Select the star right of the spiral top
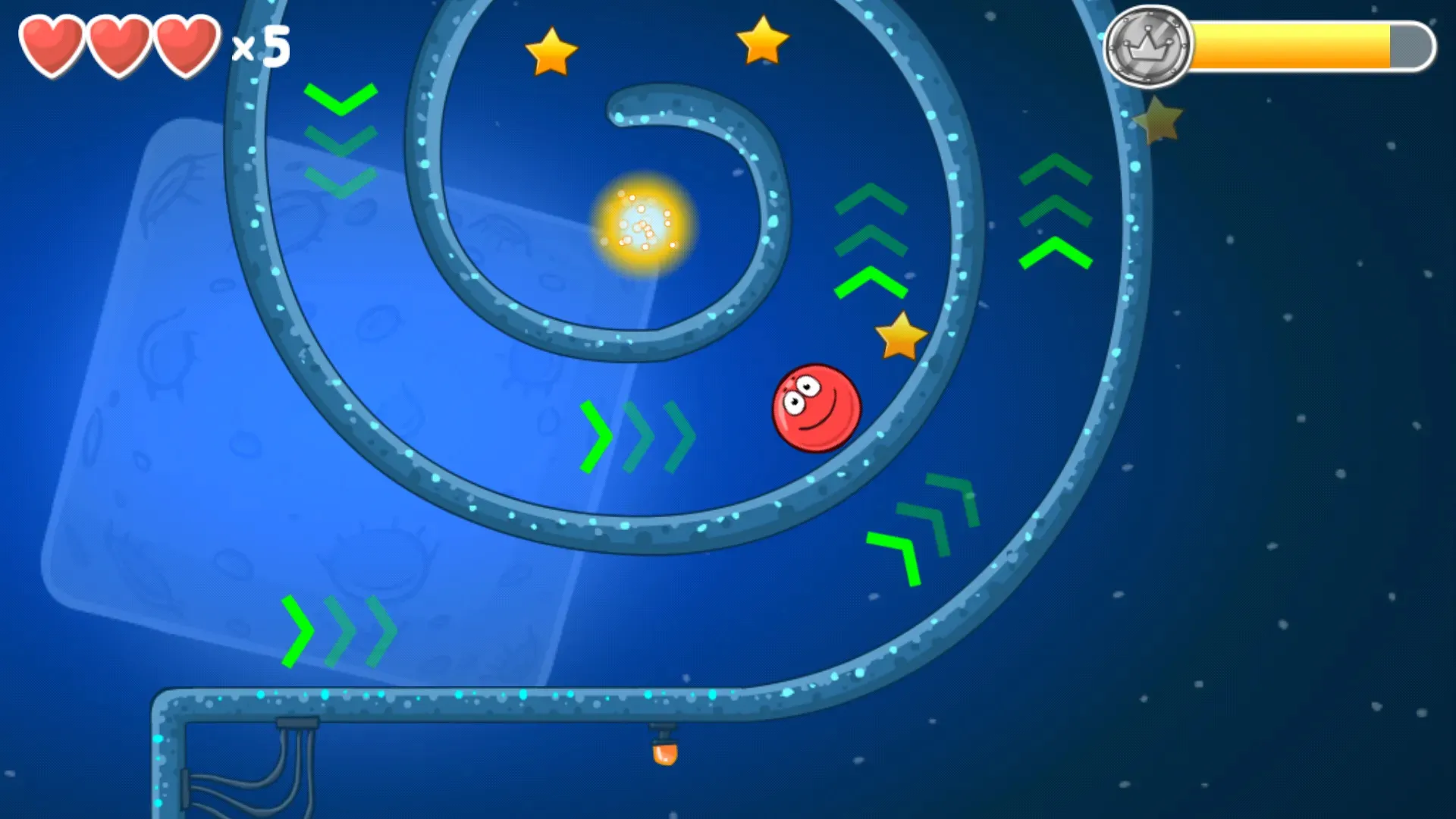1456x819 pixels. click(762, 42)
